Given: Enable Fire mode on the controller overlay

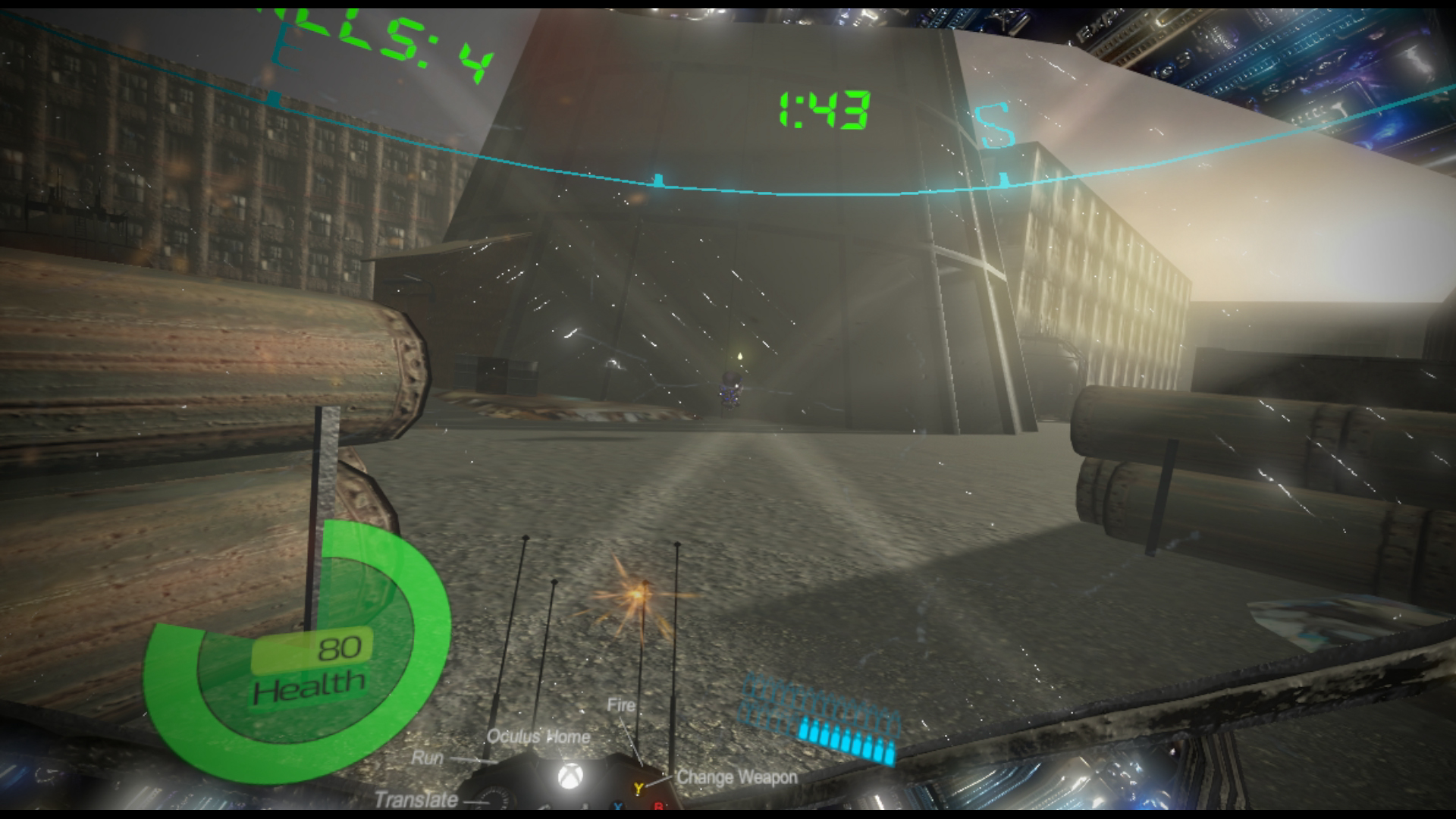Looking at the screenshot, I should [620, 704].
